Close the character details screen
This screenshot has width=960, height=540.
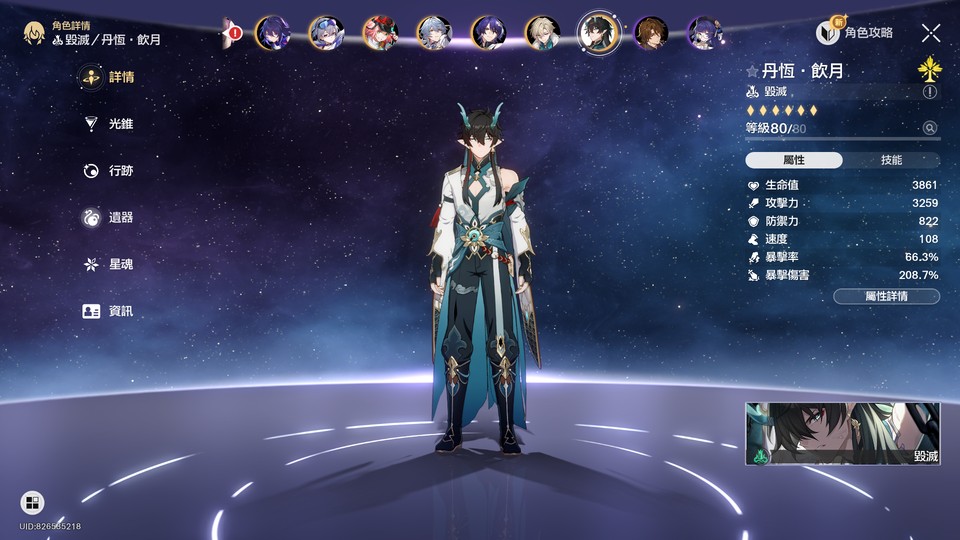[931, 33]
